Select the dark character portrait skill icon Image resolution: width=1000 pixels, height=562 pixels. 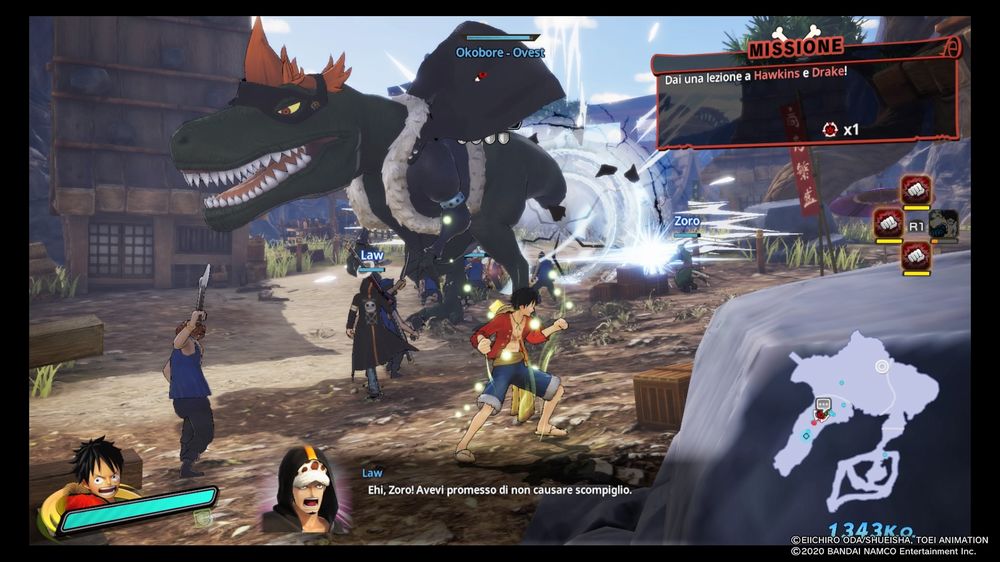pos(943,224)
